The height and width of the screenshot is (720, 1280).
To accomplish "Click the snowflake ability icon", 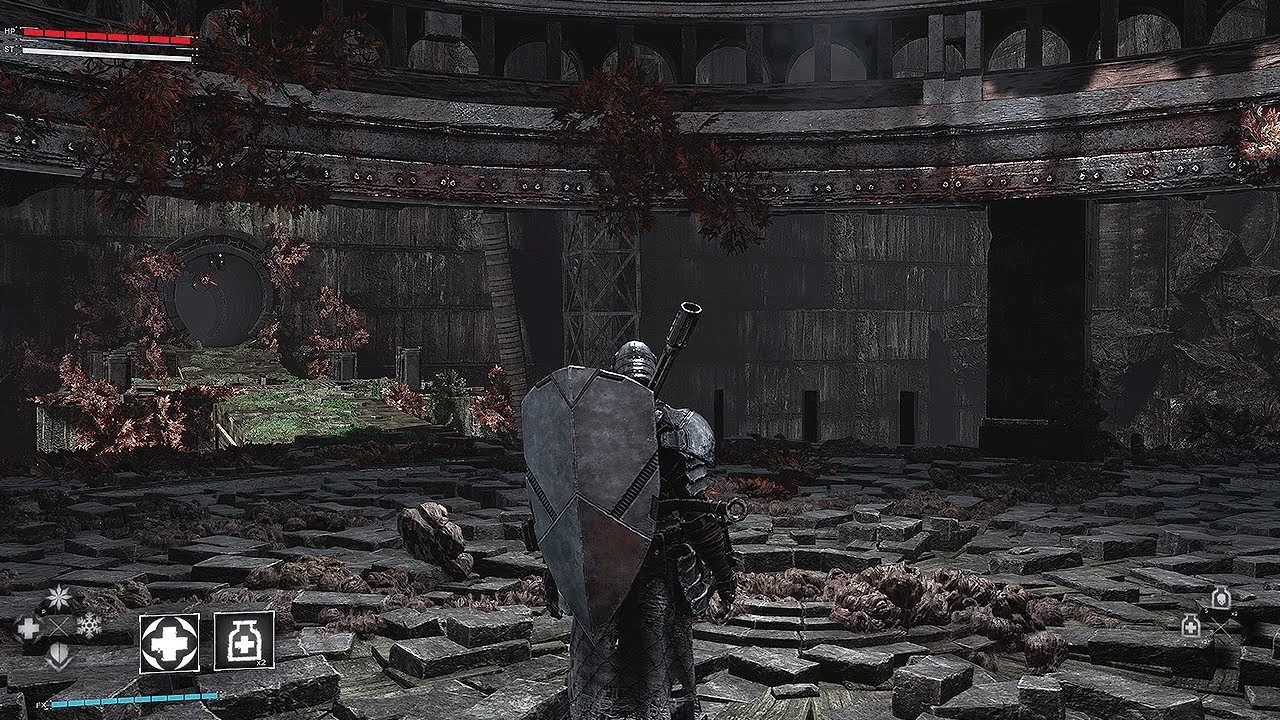I will (90, 626).
